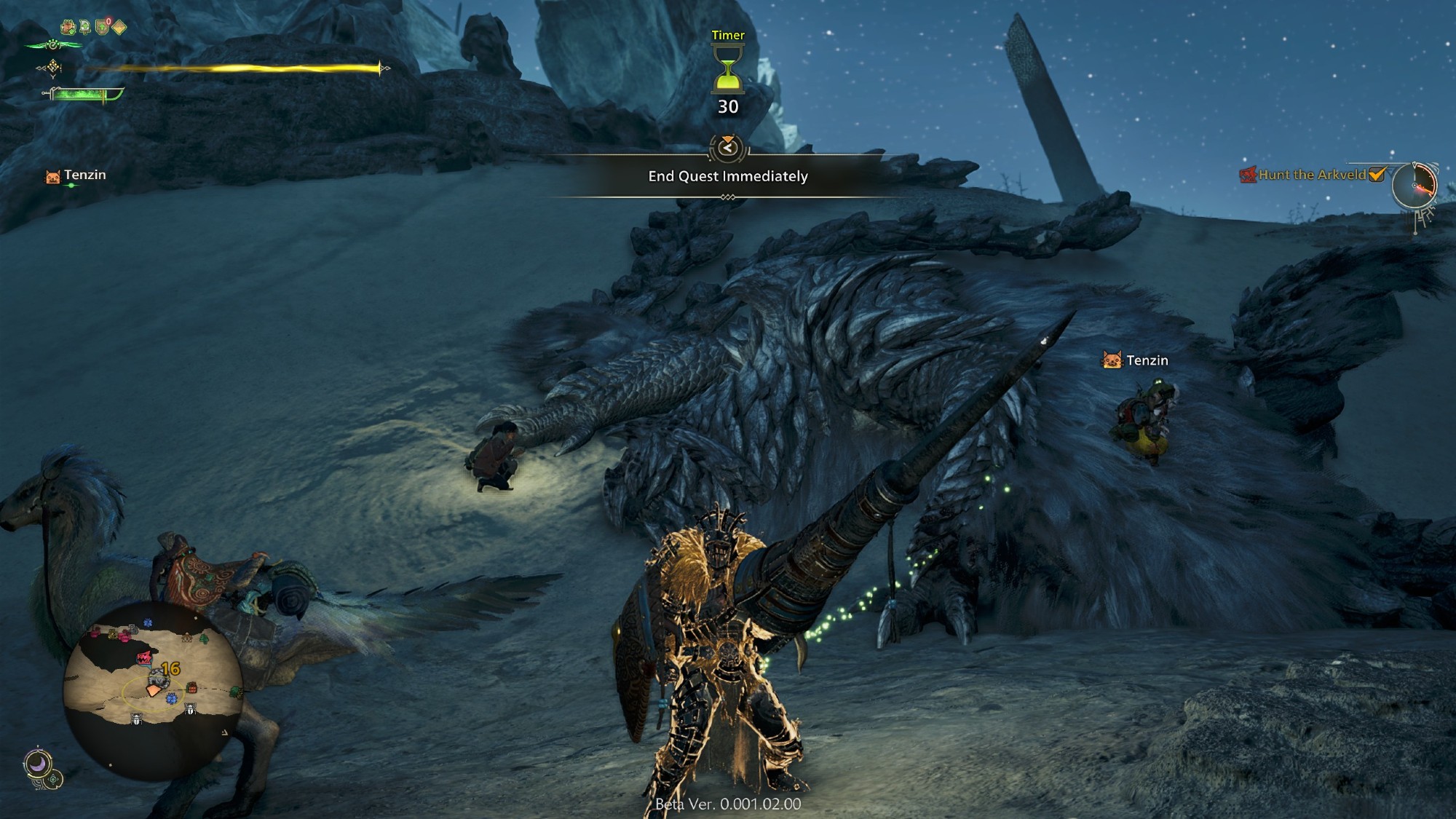This screenshot has width=1456, height=819.
Task: Click the Hunt the Arkveld objective tracker
Action: 1312,175
